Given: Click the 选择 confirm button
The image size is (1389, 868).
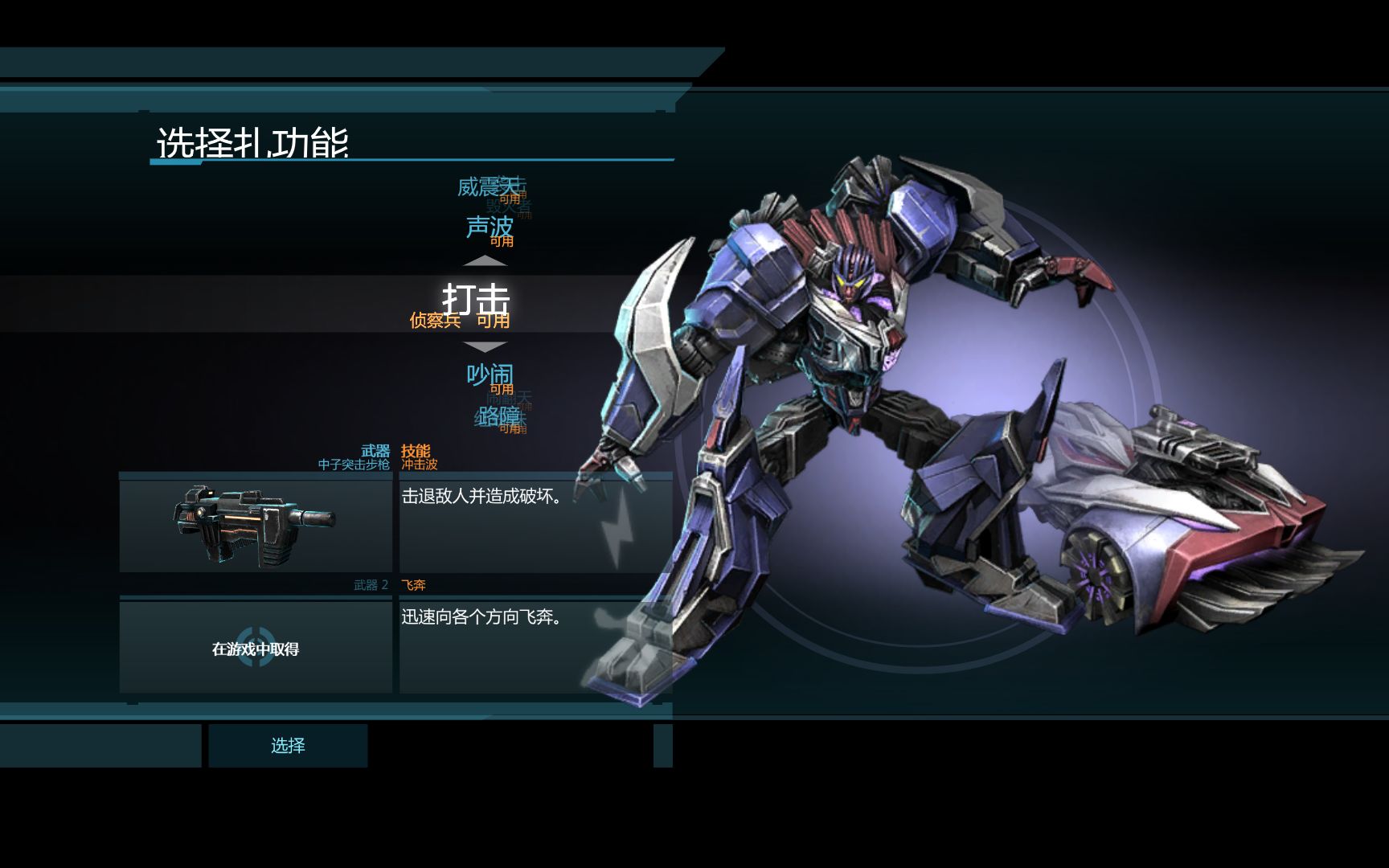Looking at the screenshot, I should pos(288,746).
